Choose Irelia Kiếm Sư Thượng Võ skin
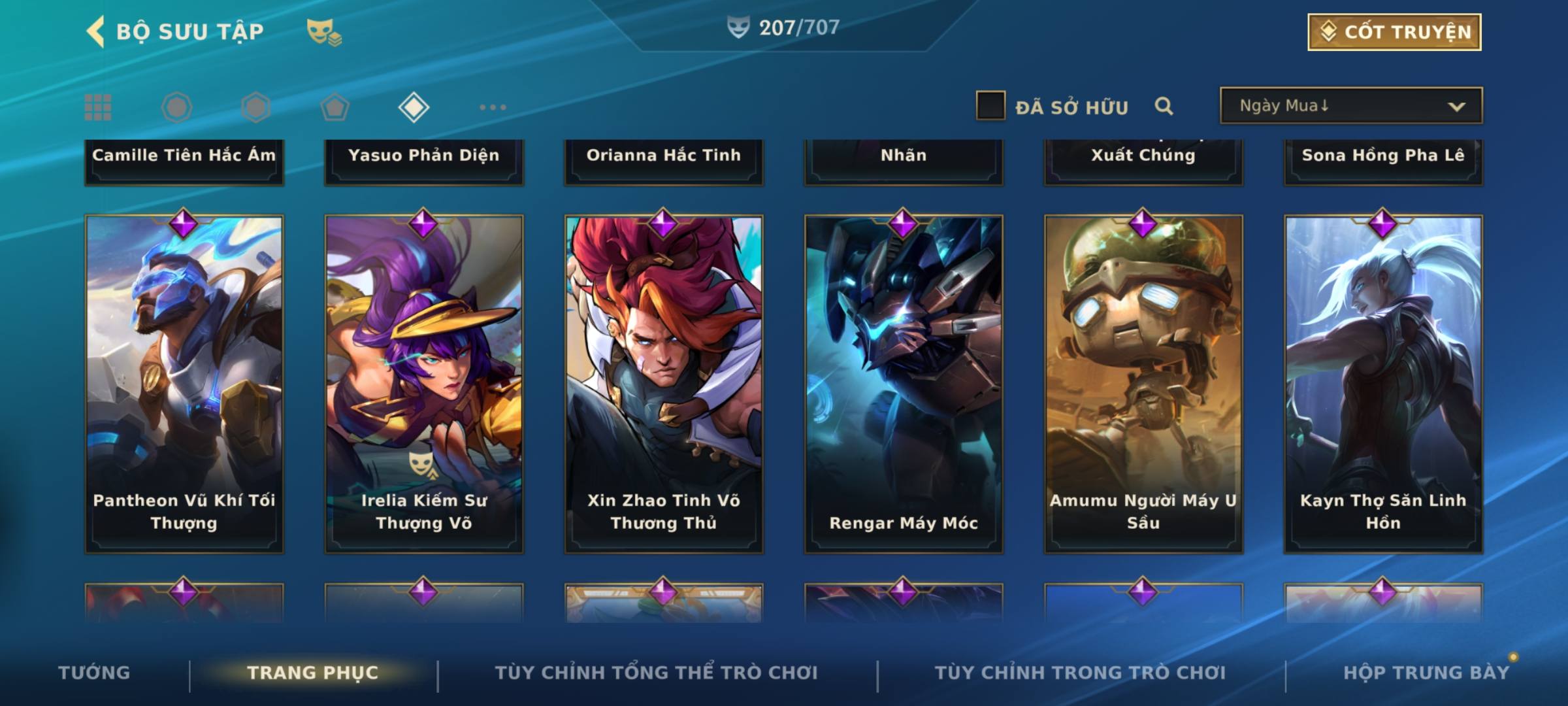1568x706 pixels. pyautogui.click(x=424, y=384)
